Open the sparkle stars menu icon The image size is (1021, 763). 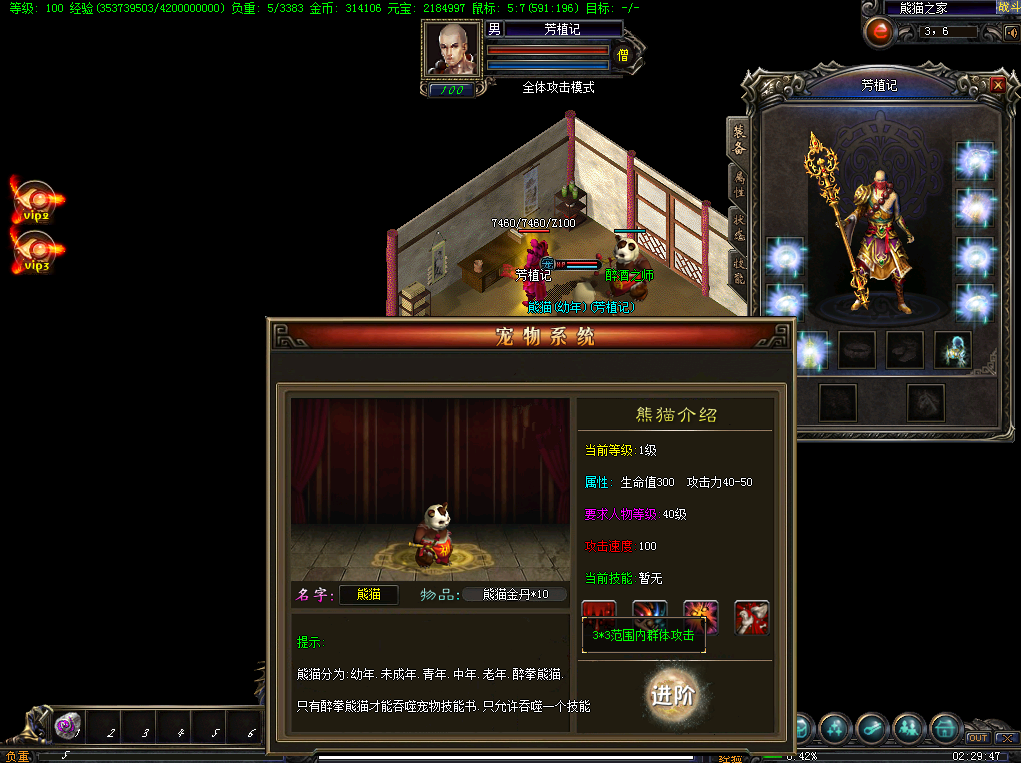pyautogui.click(x=834, y=728)
